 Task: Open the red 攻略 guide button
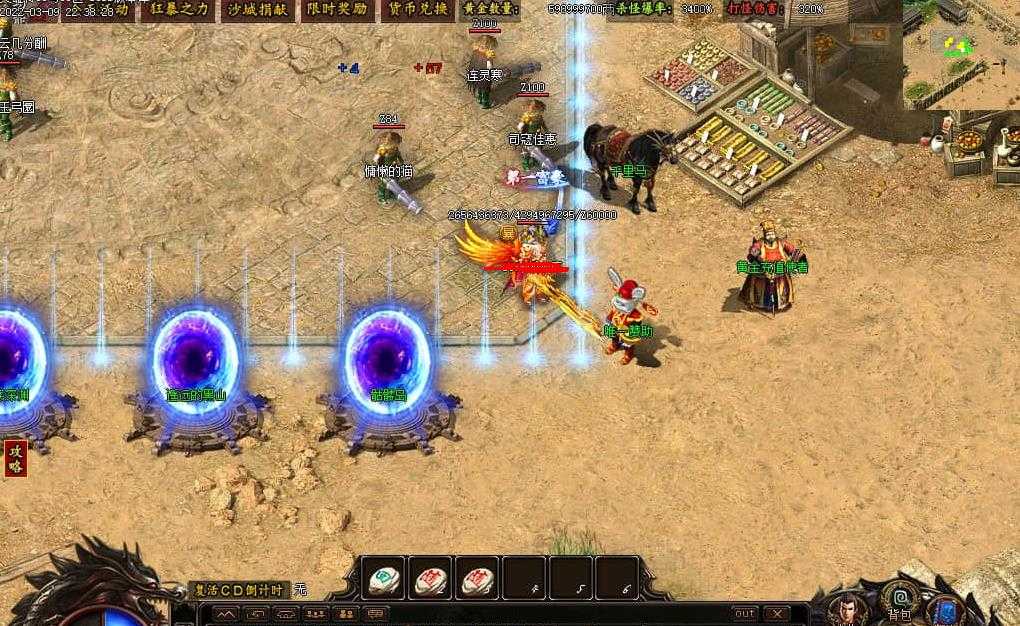click(15, 459)
